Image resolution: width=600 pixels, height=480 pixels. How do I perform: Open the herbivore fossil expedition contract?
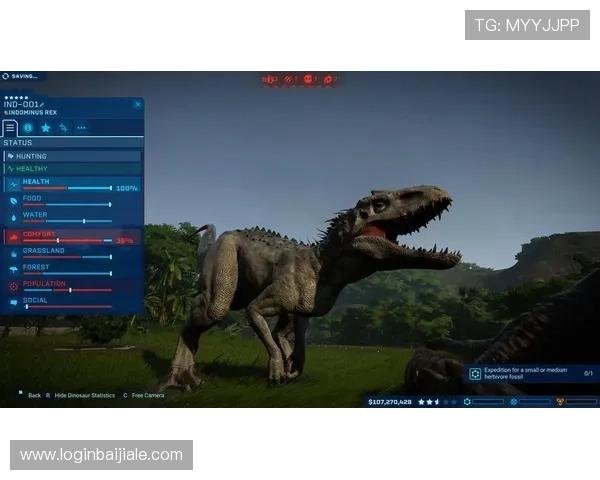pyautogui.click(x=531, y=373)
